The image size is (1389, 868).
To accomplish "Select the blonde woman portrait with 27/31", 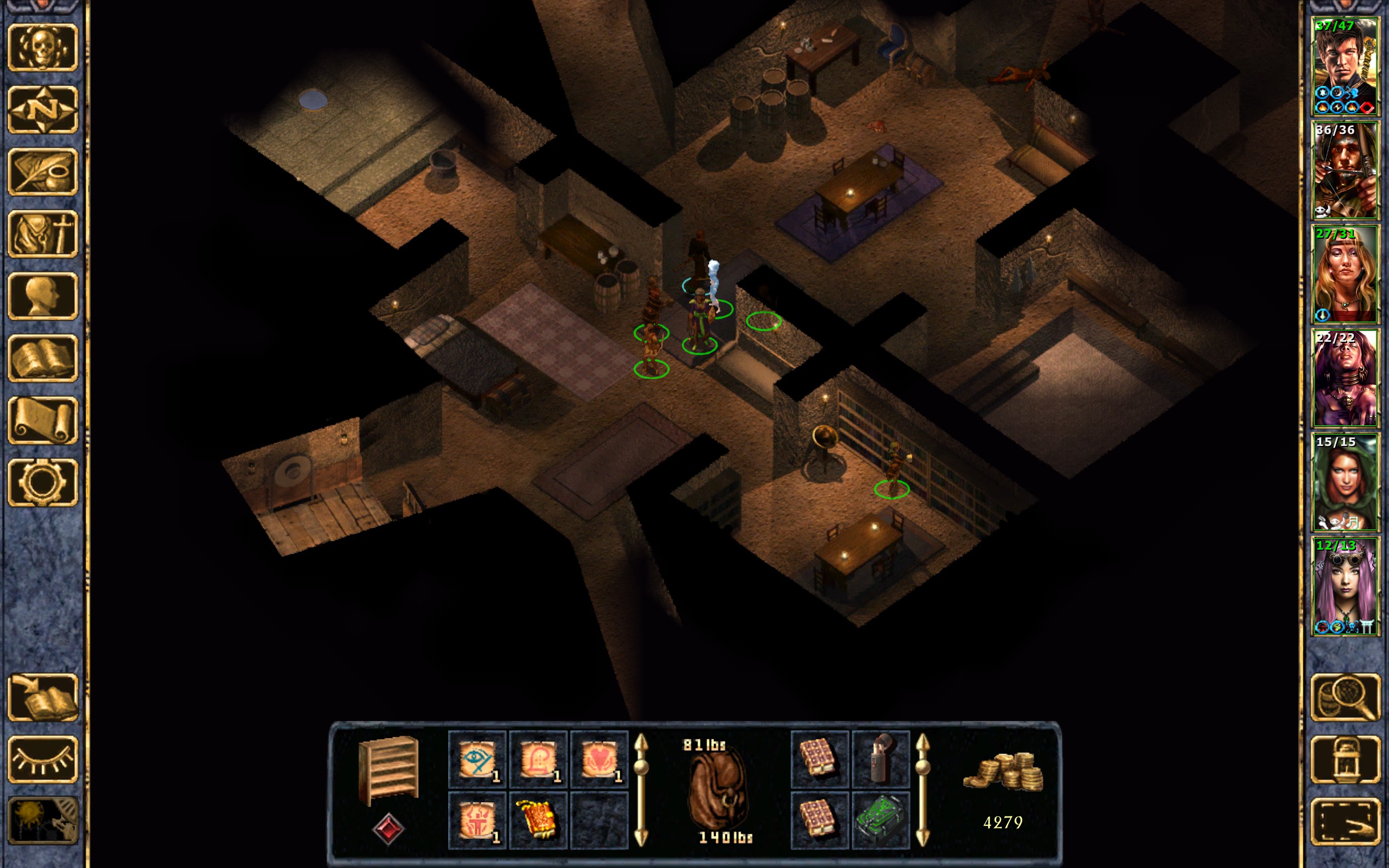I will tap(1344, 275).
